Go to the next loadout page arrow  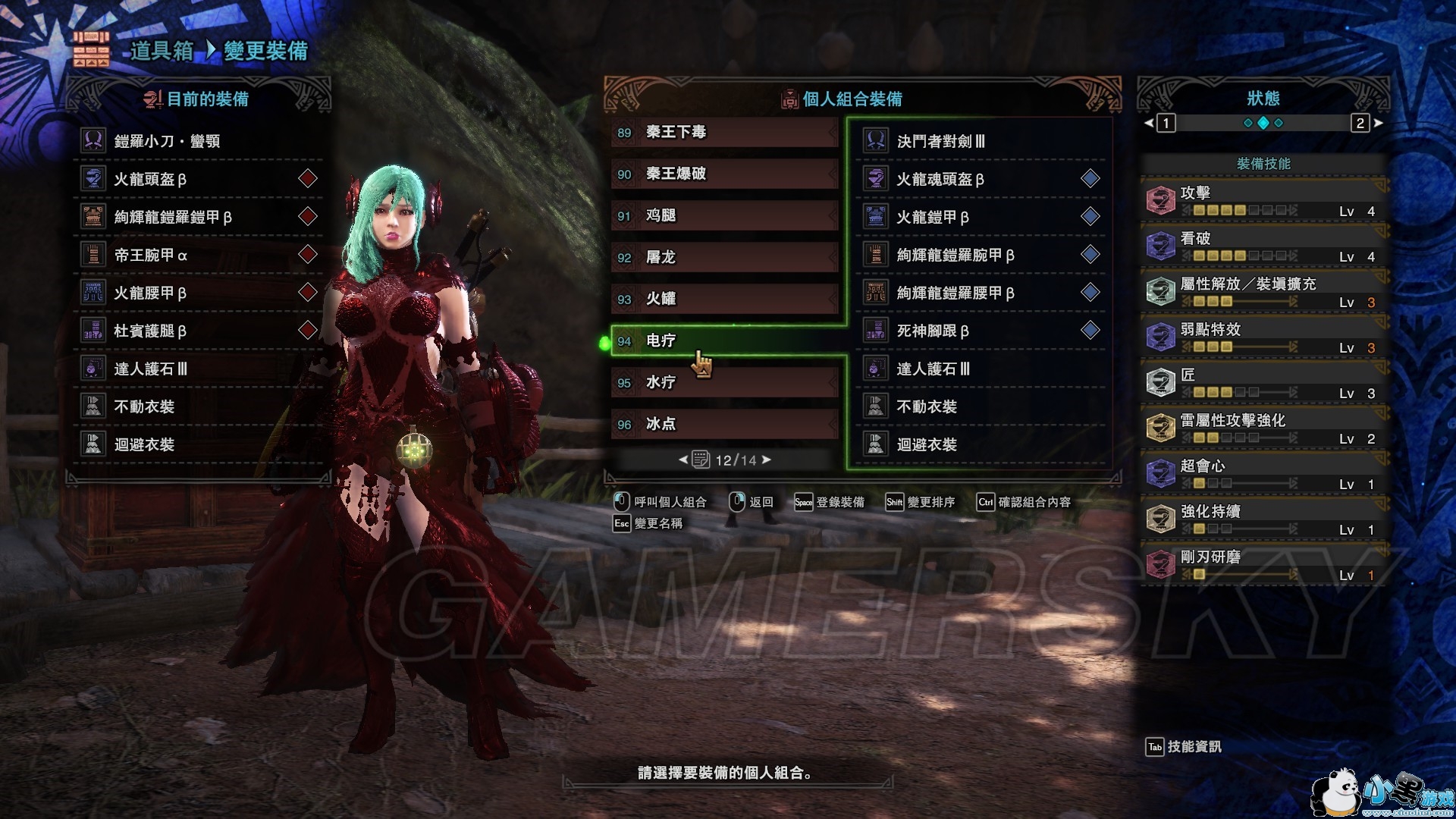pos(767,460)
